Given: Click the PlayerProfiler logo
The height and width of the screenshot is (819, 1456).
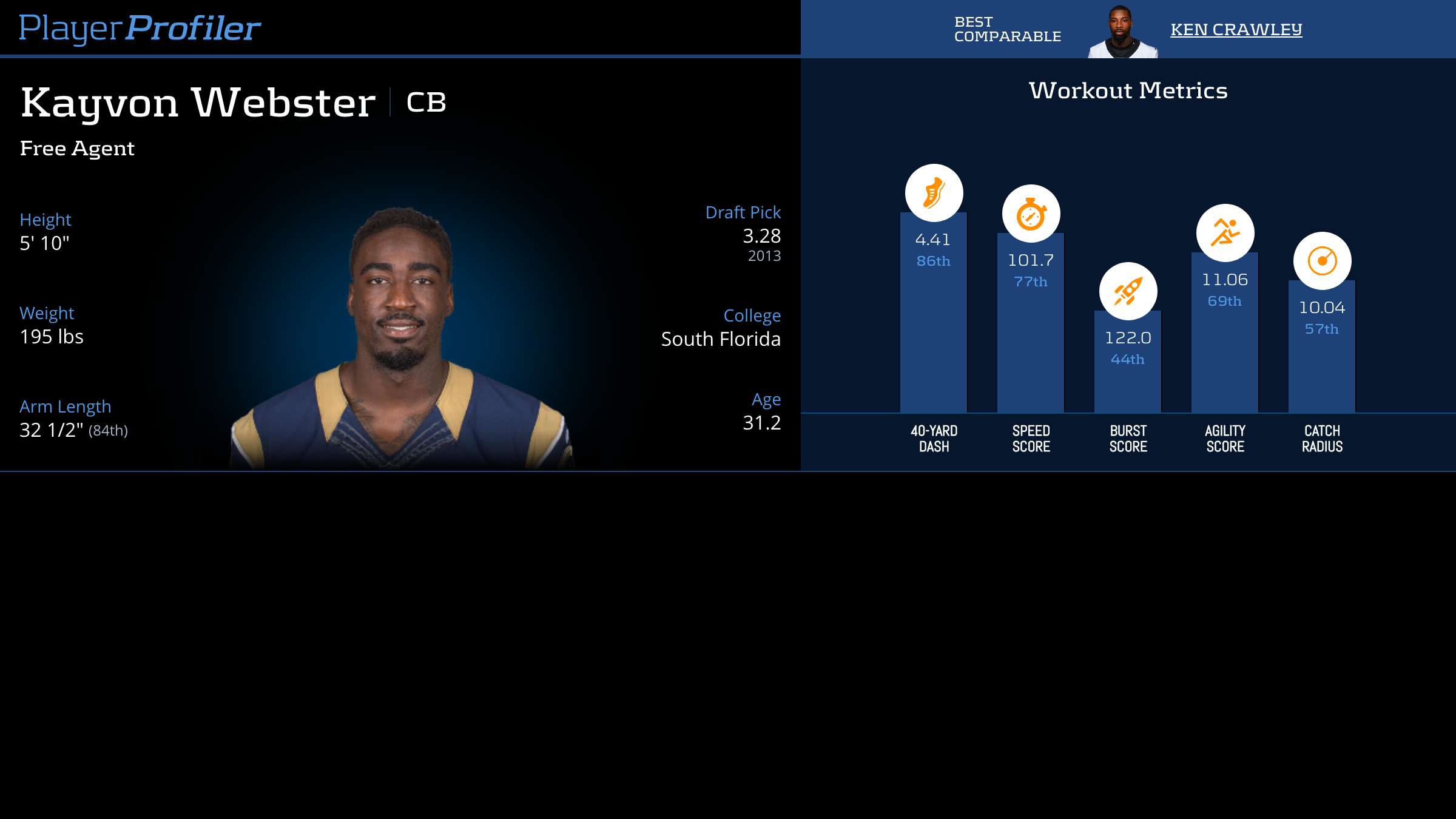Looking at the screenshot, I should [x=140, y=28].
